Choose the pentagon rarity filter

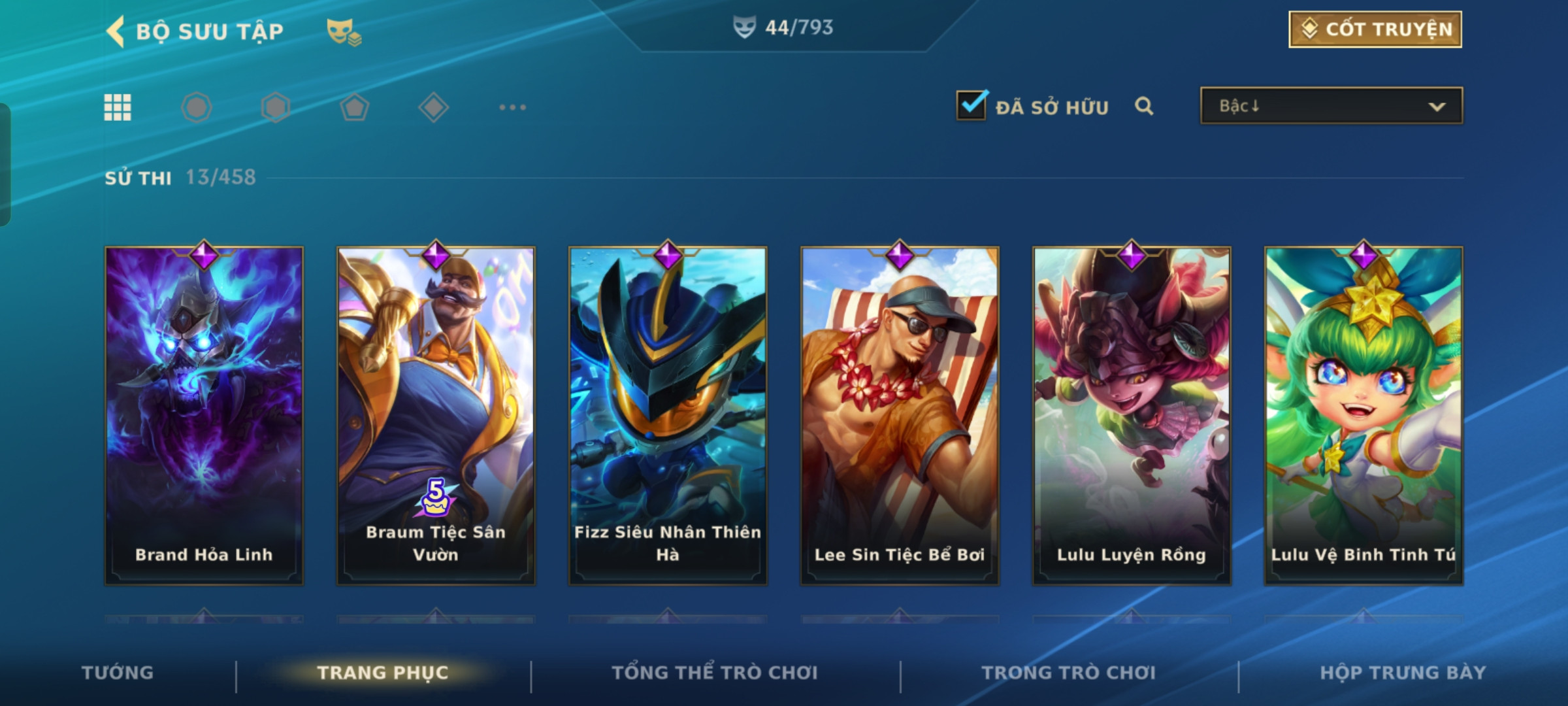point(354,107)
